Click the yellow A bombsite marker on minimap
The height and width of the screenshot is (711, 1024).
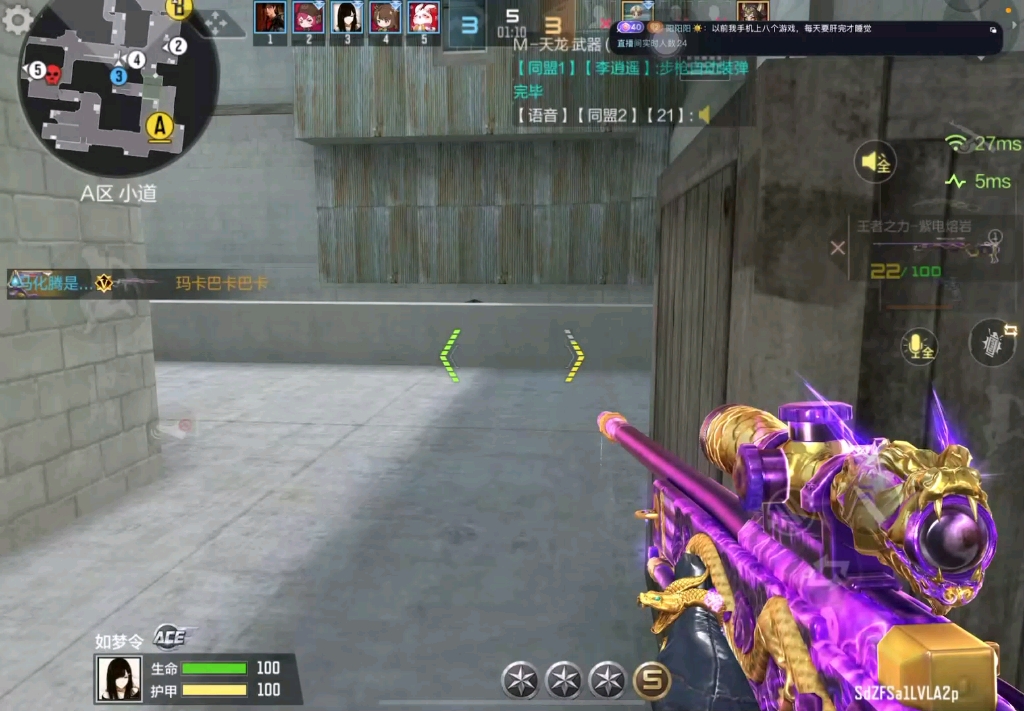(x=159, y=125)
